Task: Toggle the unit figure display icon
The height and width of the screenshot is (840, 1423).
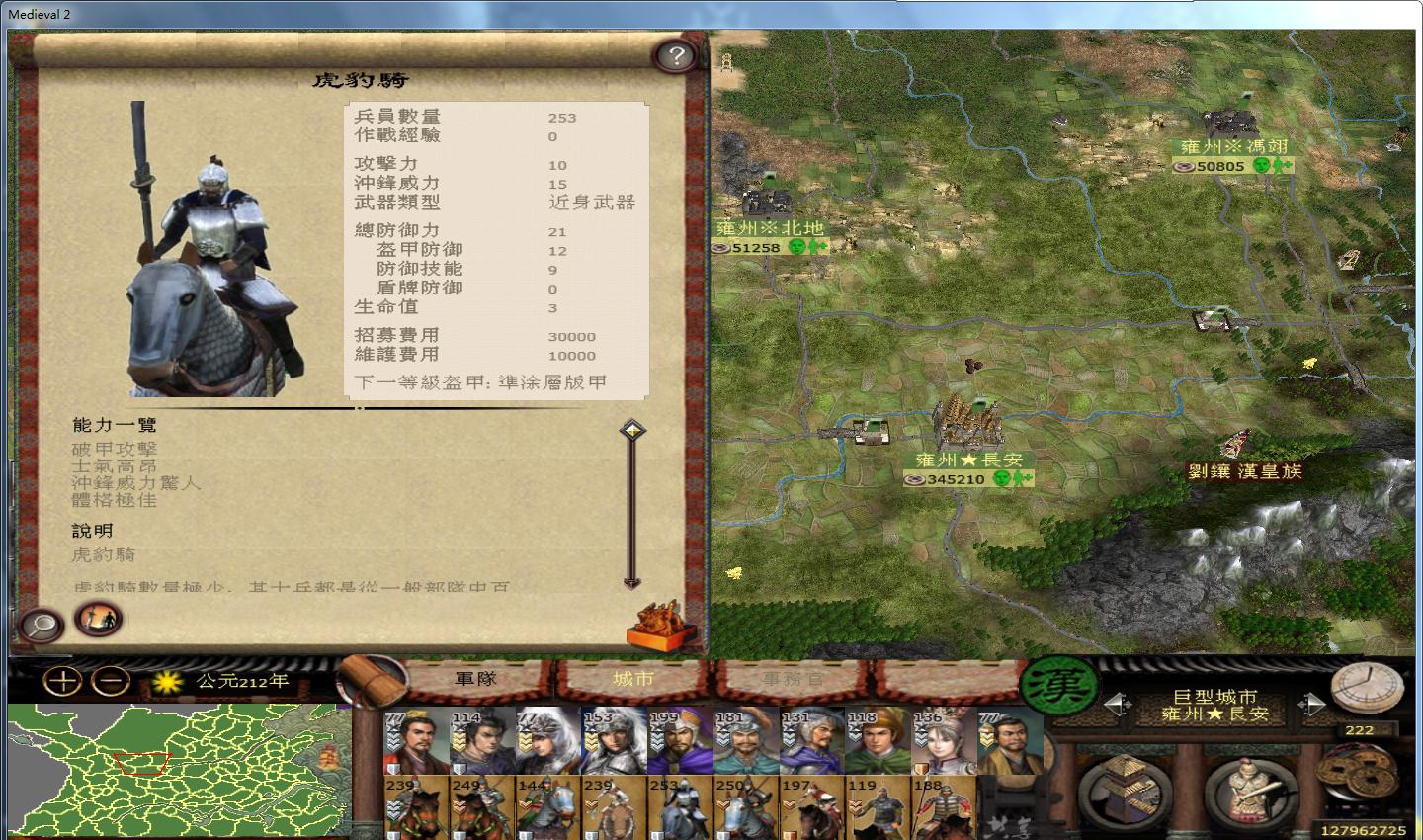Action: [x=98, y=623]
